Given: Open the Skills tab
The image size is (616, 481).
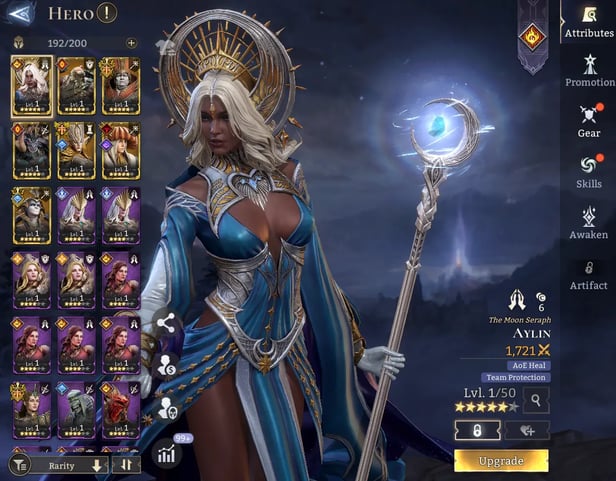Looking at the screenshot, I should click(589, 170).
